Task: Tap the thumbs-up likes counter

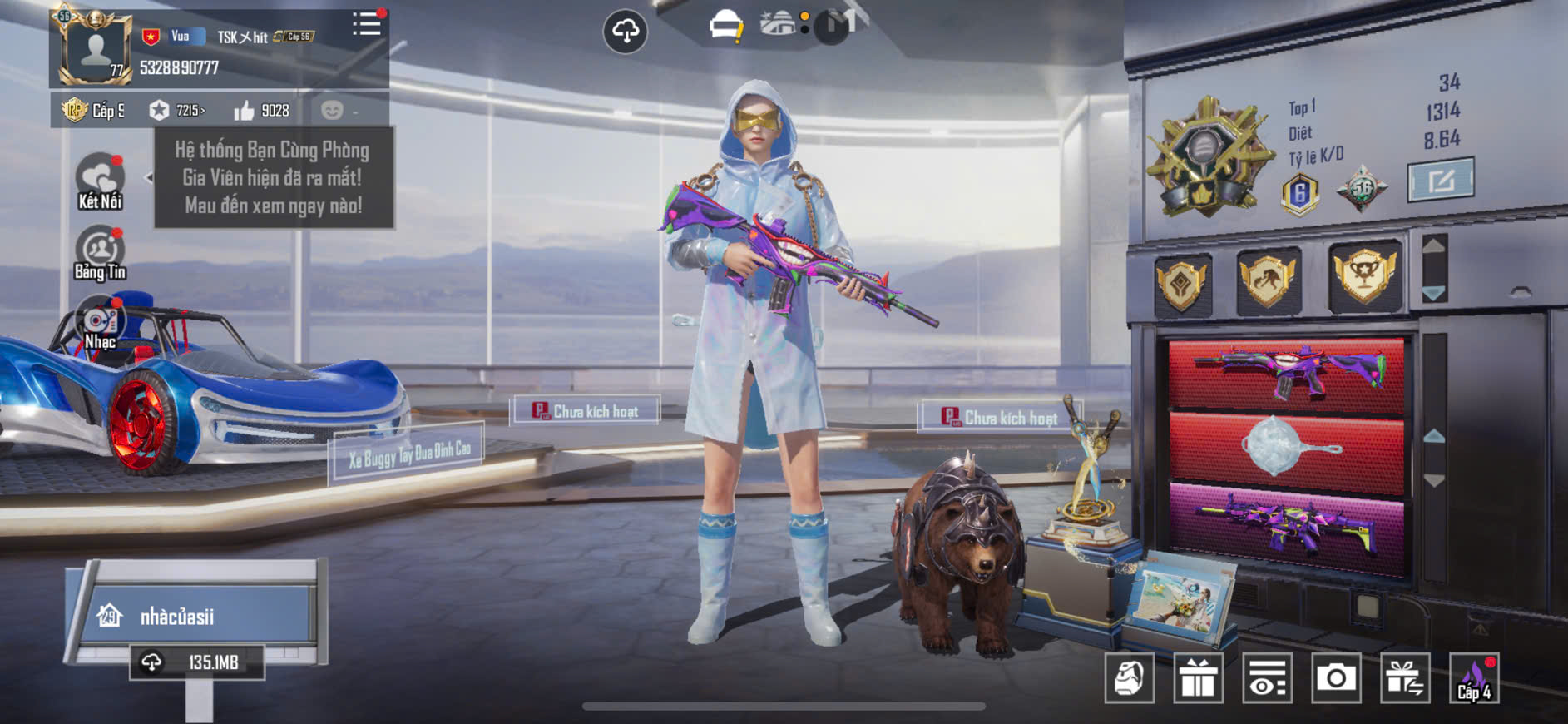Action: 262,111
